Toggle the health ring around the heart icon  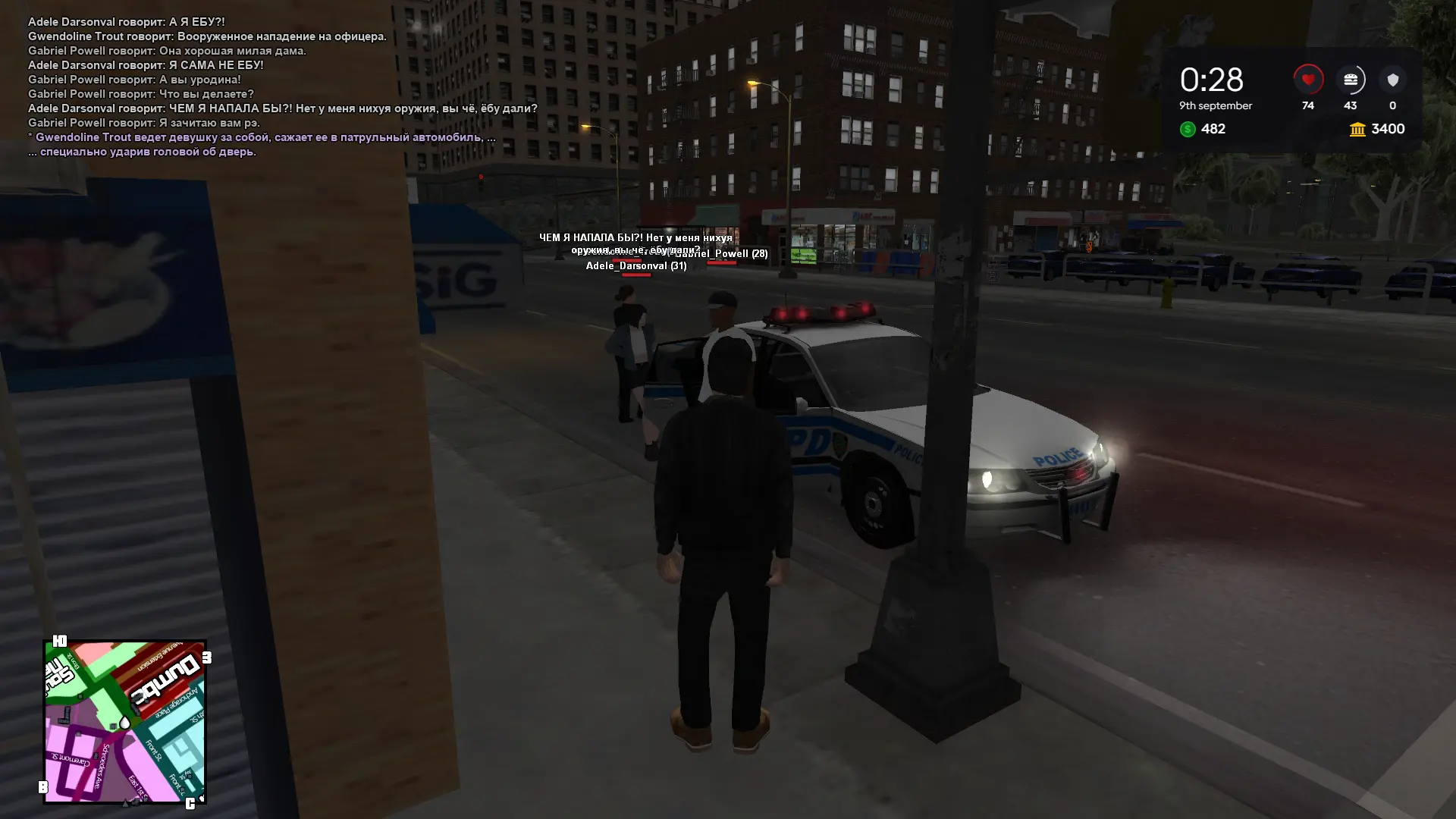(x=1307, y=78)
